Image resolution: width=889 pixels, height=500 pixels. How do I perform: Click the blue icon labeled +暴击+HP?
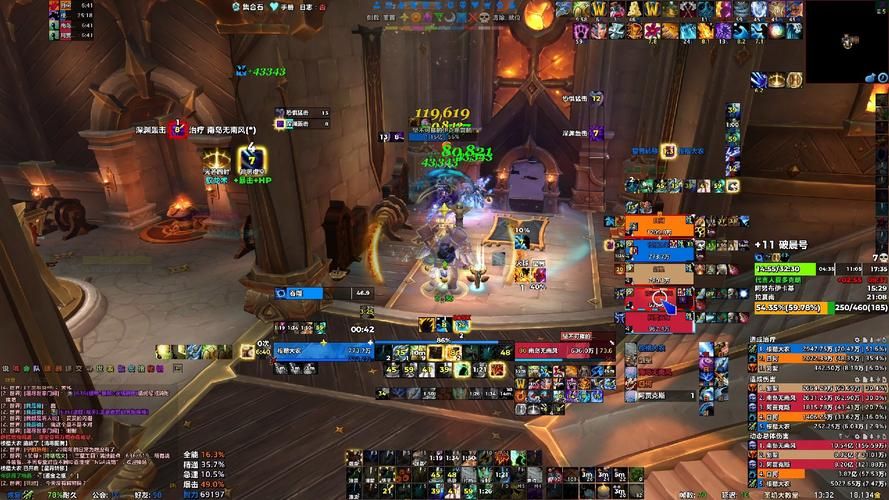tap(250, 161)
